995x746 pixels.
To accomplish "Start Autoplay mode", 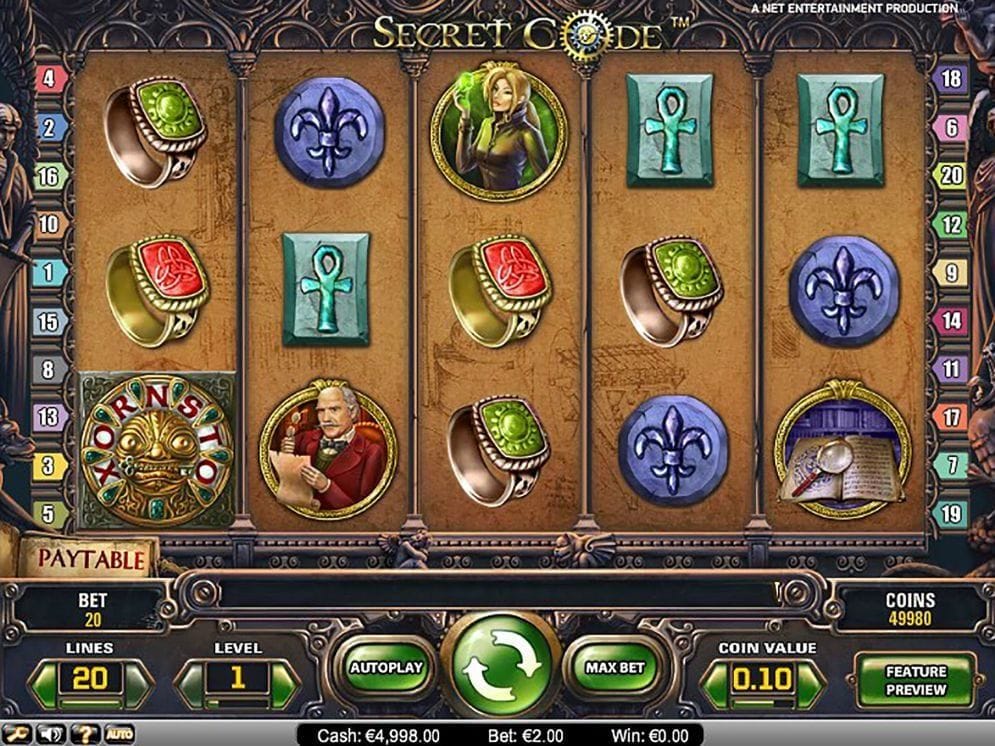I will [386, 667].
